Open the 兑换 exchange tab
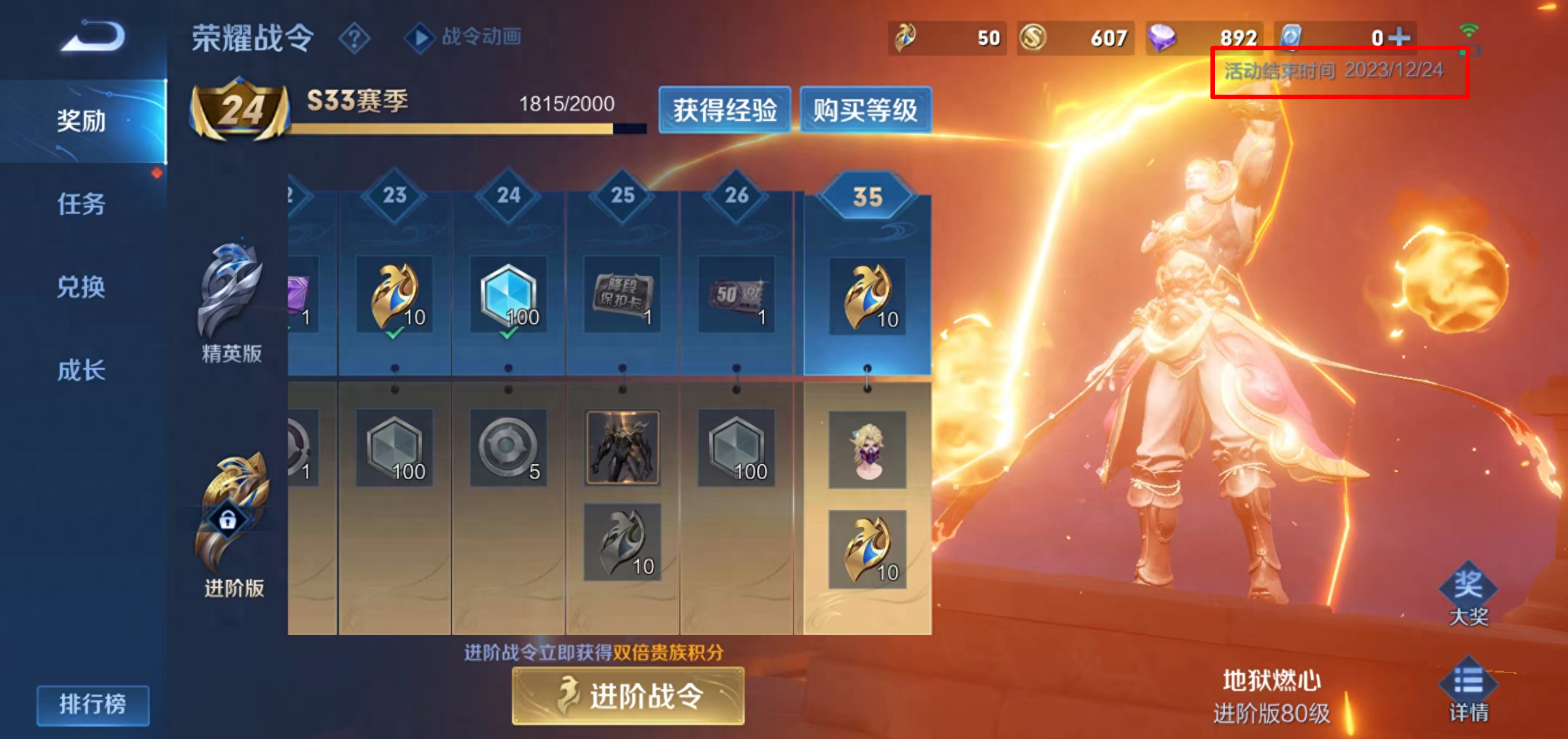Screen dimensions: 1568x739 pos(81,287)
